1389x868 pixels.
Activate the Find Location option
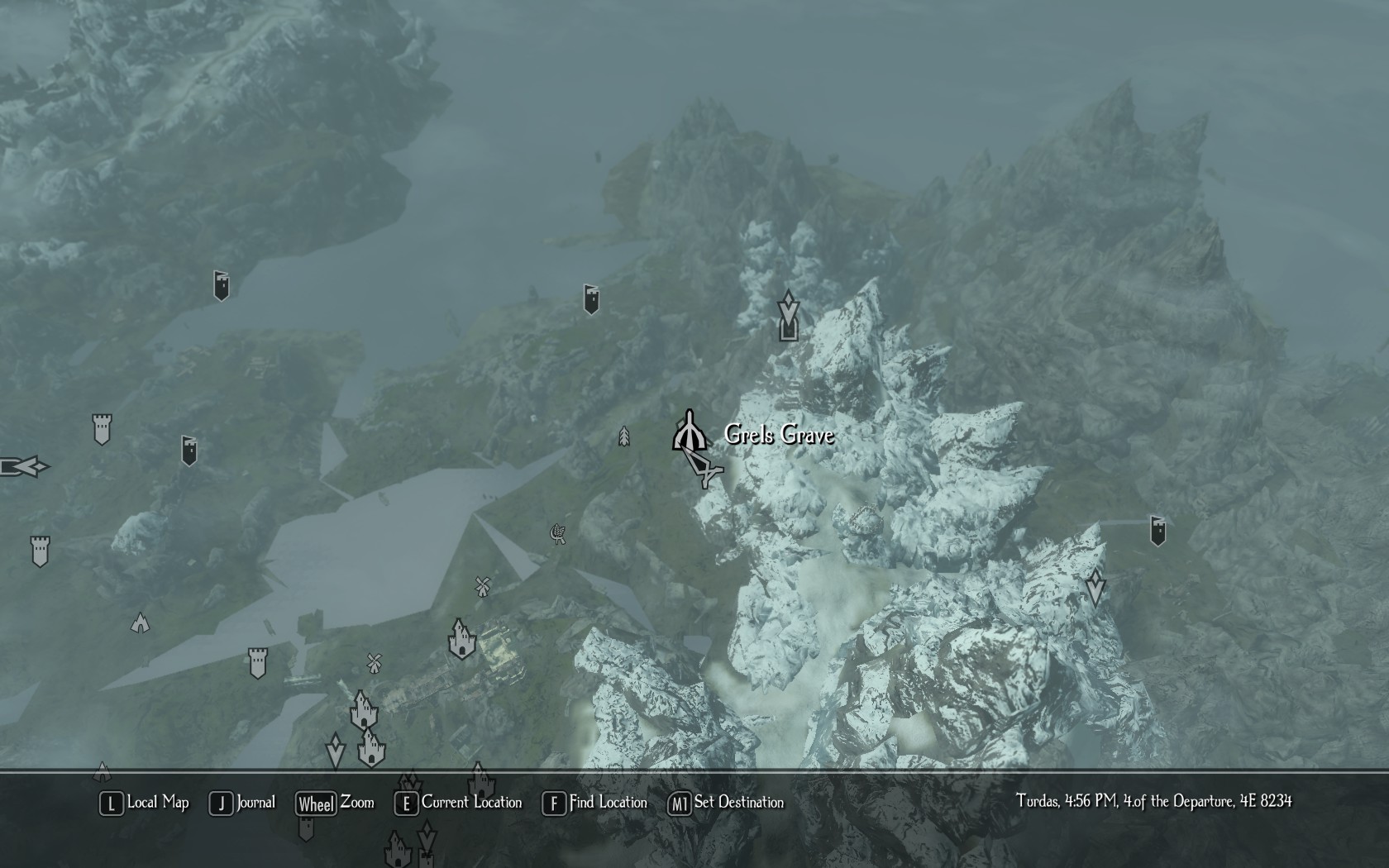pyautogui.click(x=595, y=803)
